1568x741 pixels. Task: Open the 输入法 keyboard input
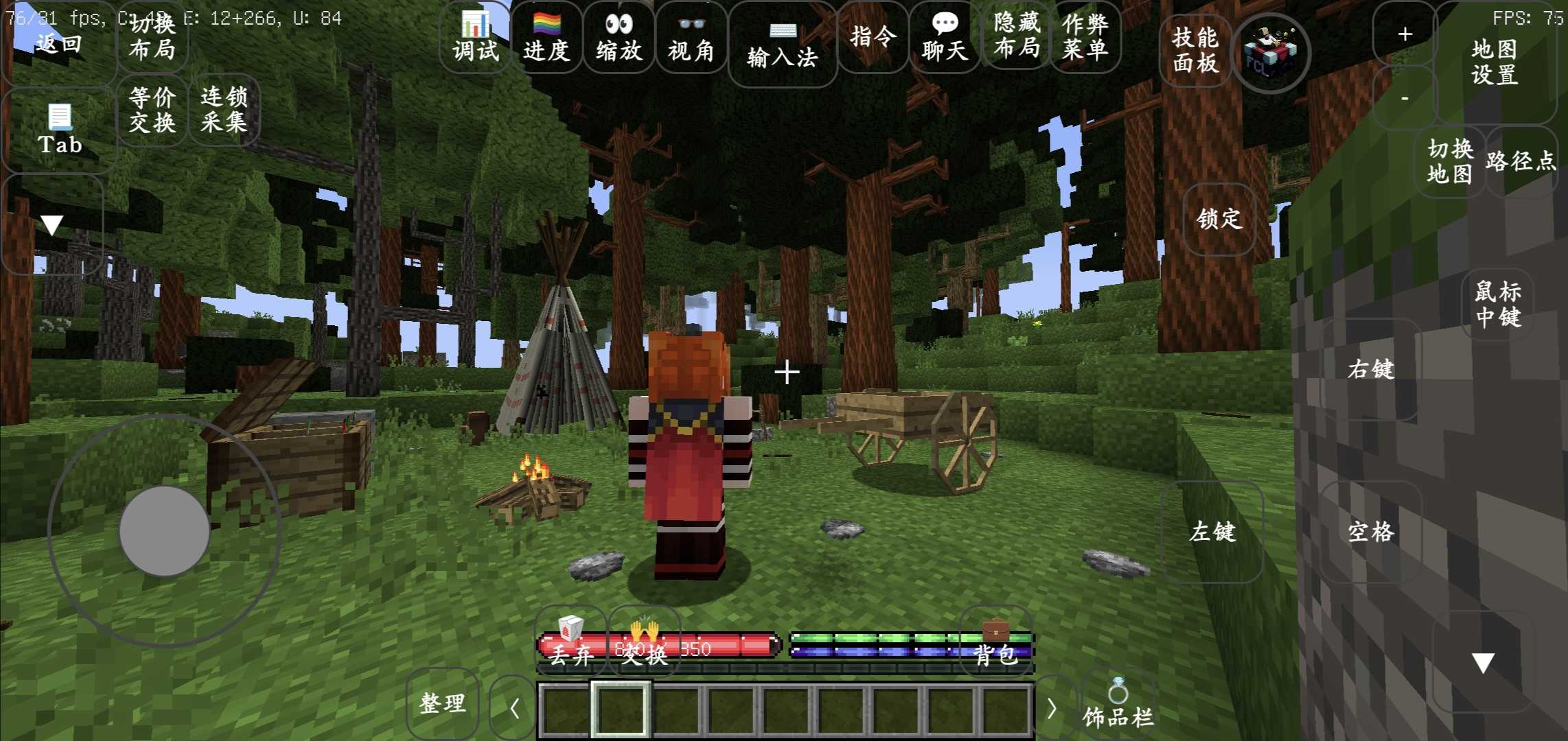782,45
